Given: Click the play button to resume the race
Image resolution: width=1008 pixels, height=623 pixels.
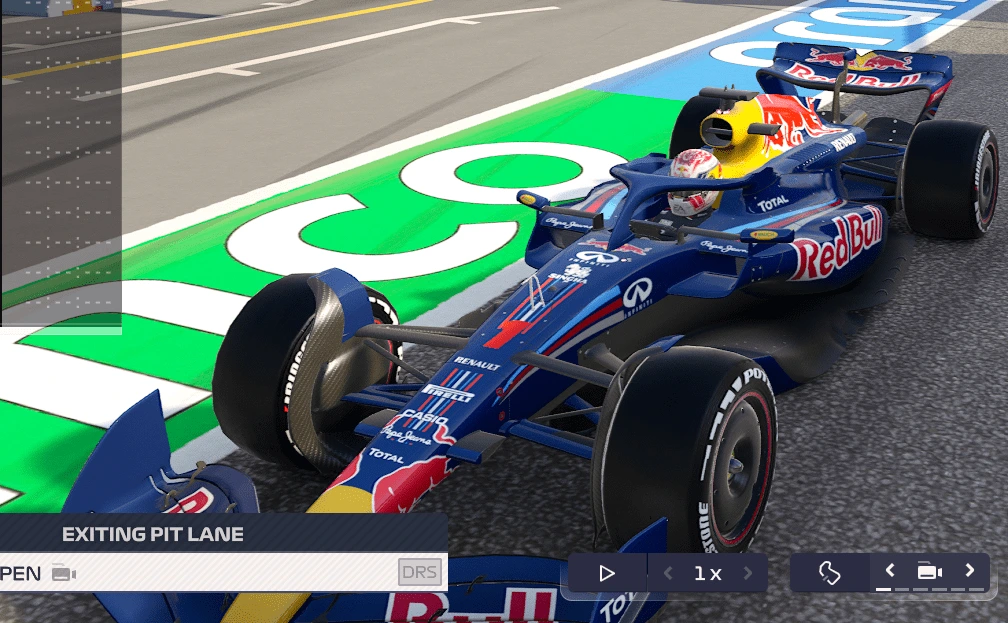Looking at the screenshot, I should [x=607, y=573].
